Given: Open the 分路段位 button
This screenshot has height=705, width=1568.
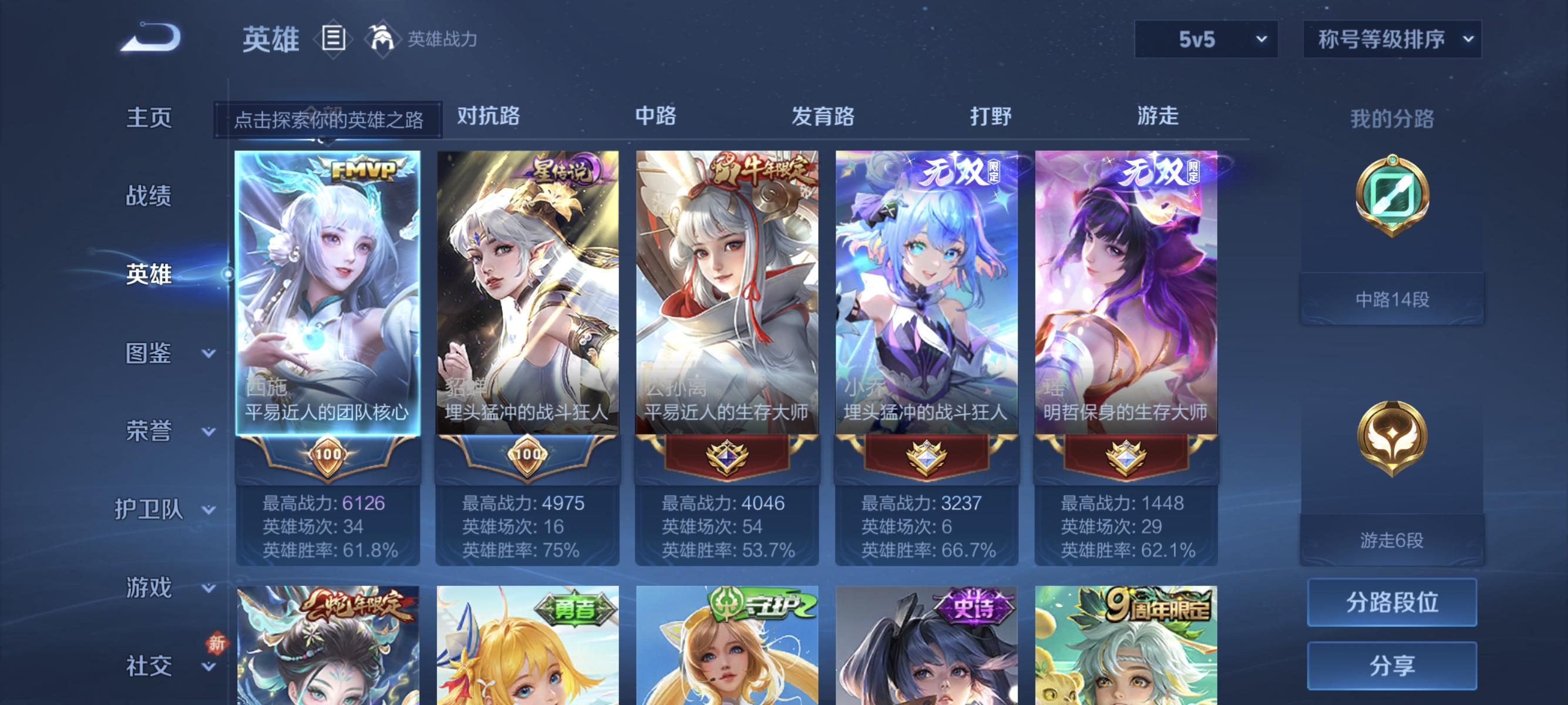Looking at the screenshot, I should tap(1392, 603).
